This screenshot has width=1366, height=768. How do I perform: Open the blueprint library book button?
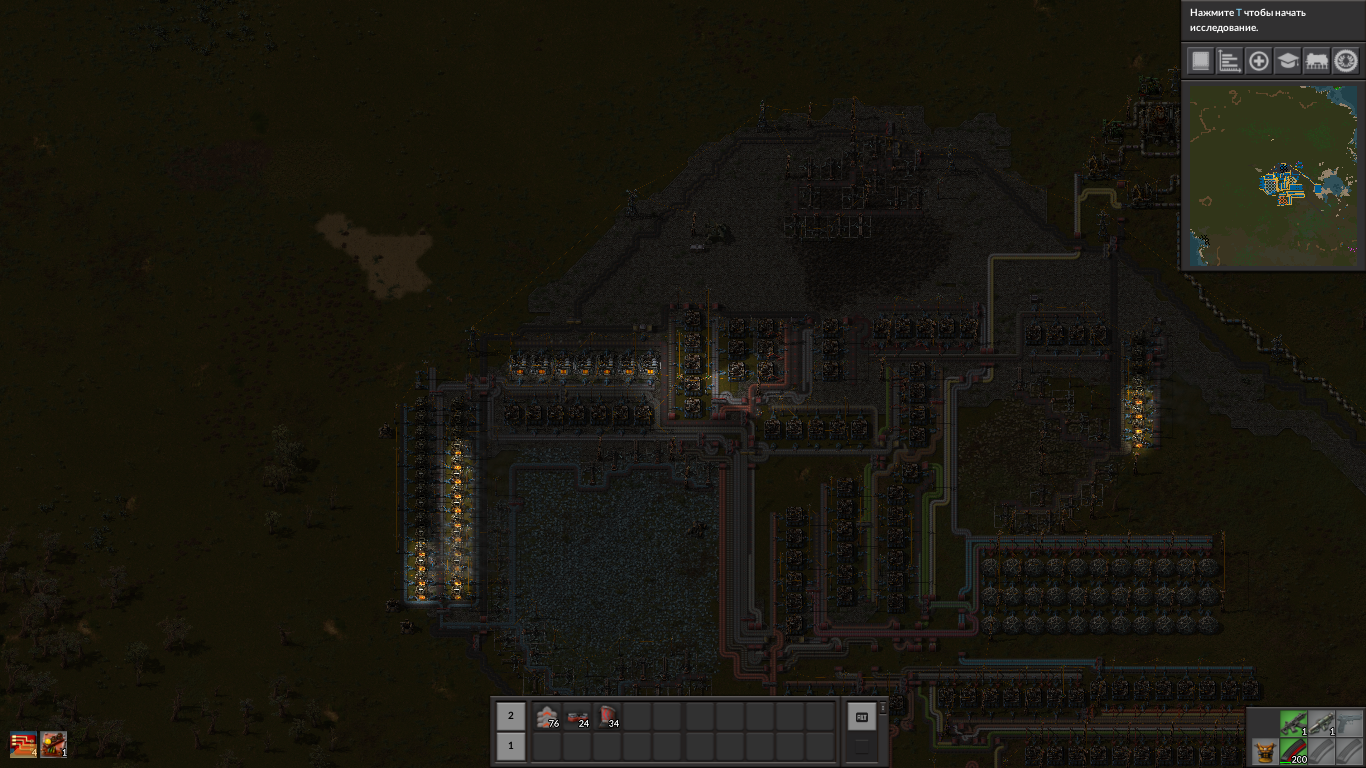[x=1200, y=61]
